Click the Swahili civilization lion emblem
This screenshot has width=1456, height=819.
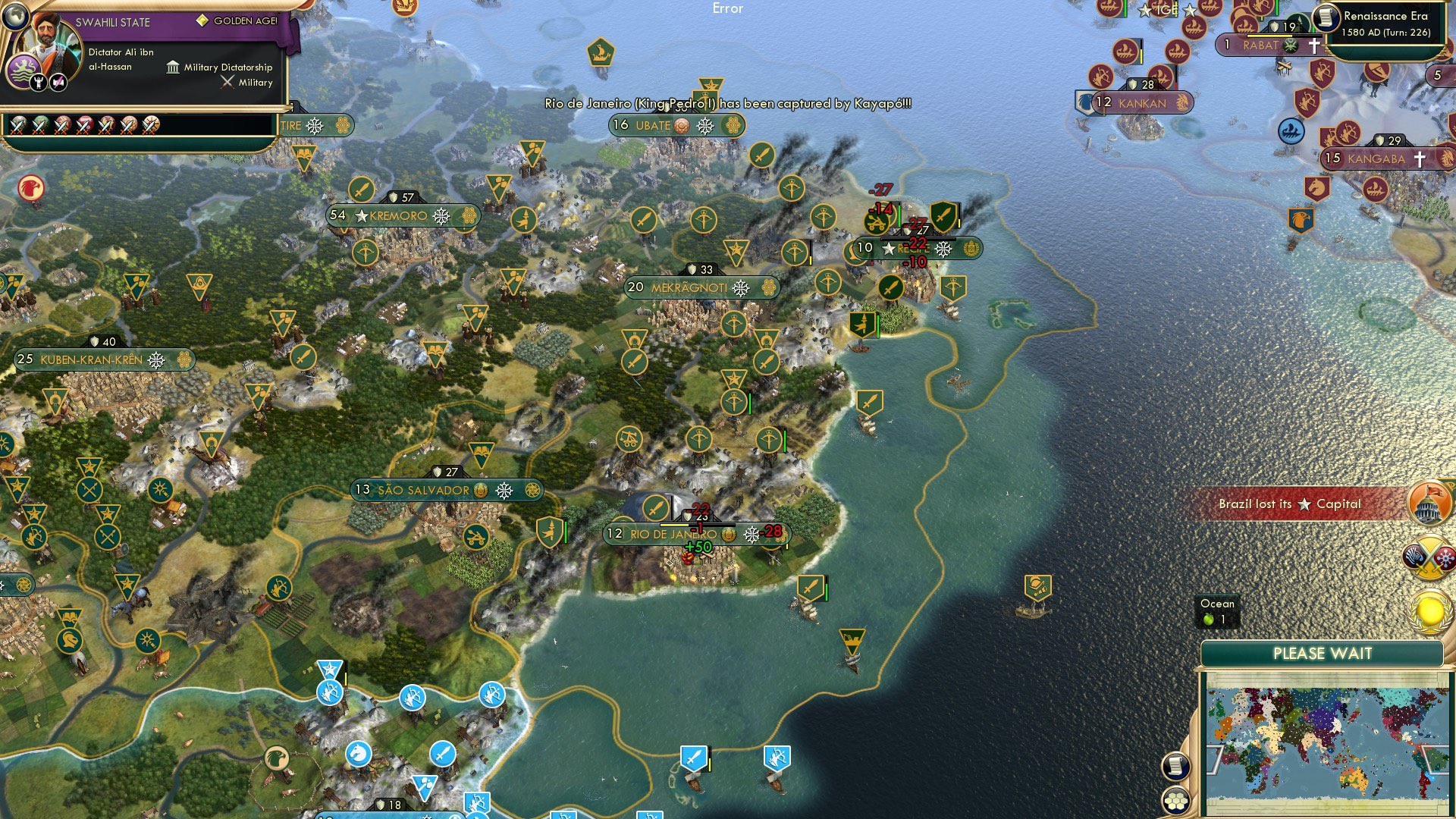coord(23,71)
